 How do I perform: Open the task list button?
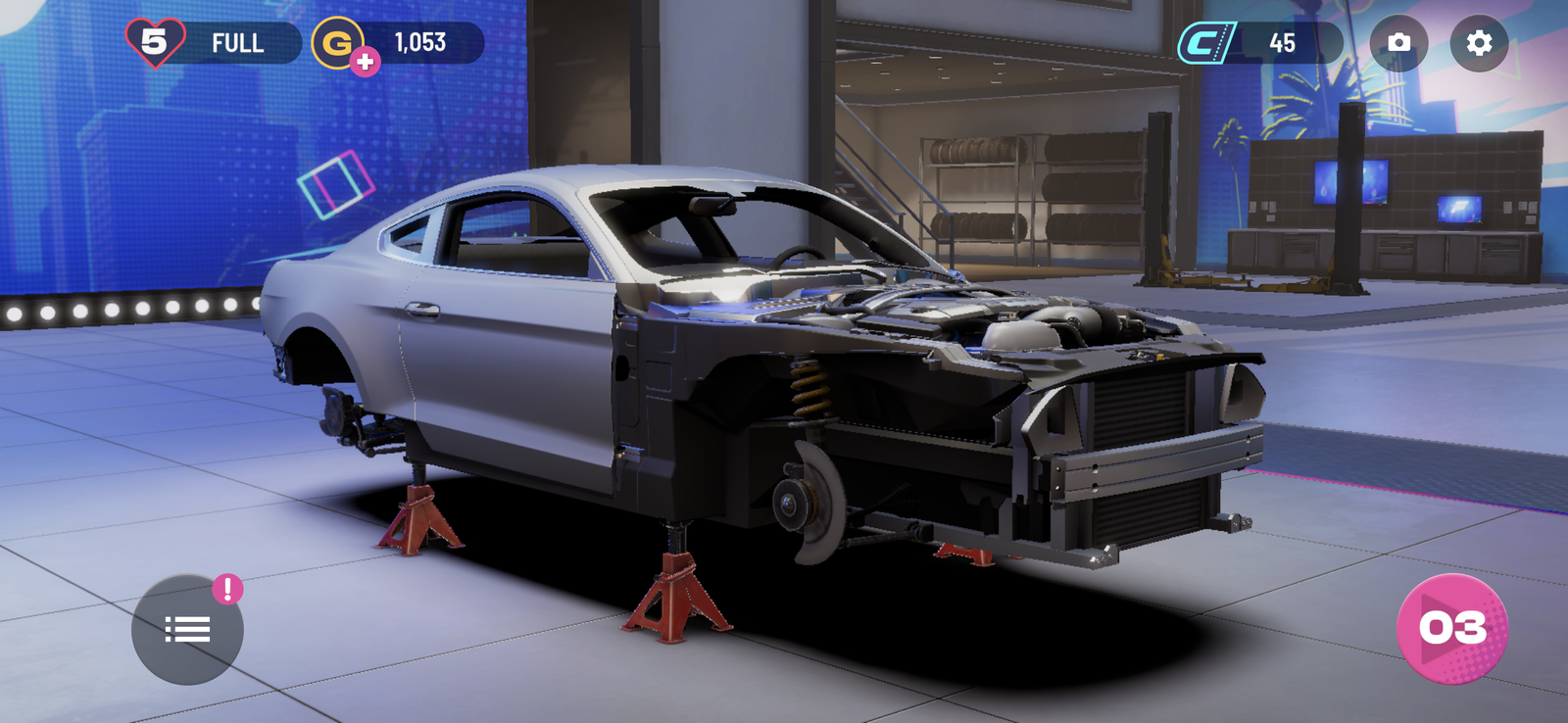click(x=187, y=629)
